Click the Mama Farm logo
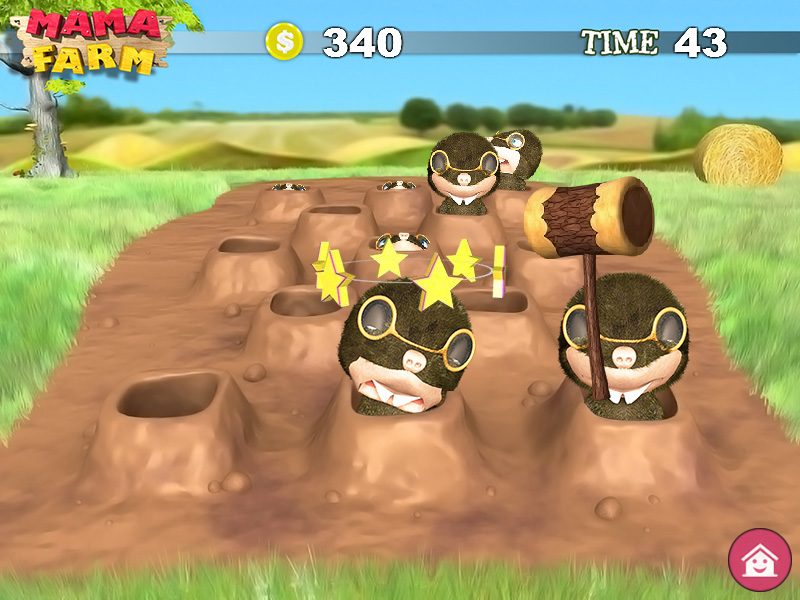The image size is (800, 600). click(x=94, y=41)
